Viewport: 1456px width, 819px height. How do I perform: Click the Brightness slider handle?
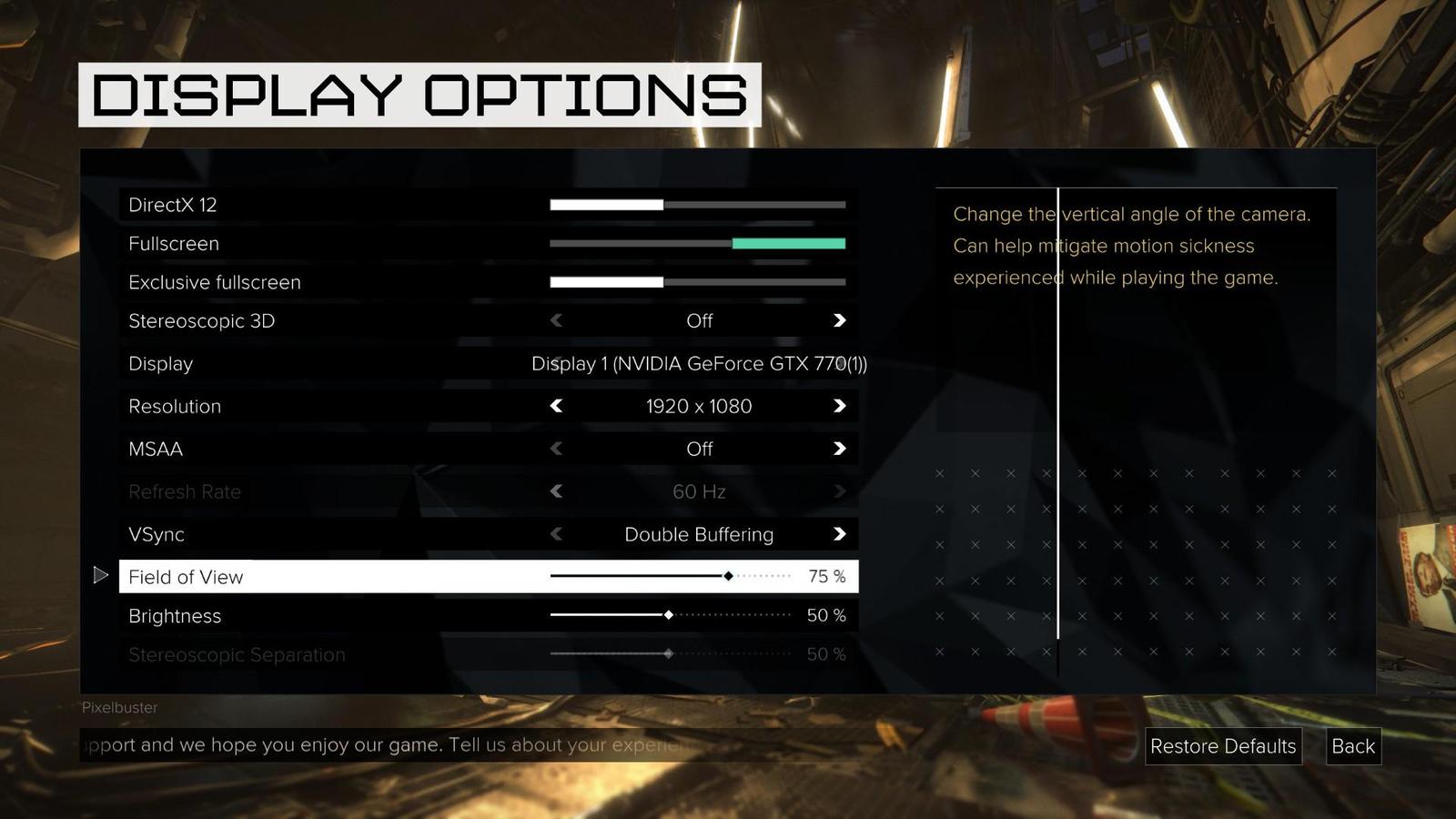pyautogui.click(x=669, y=615)
